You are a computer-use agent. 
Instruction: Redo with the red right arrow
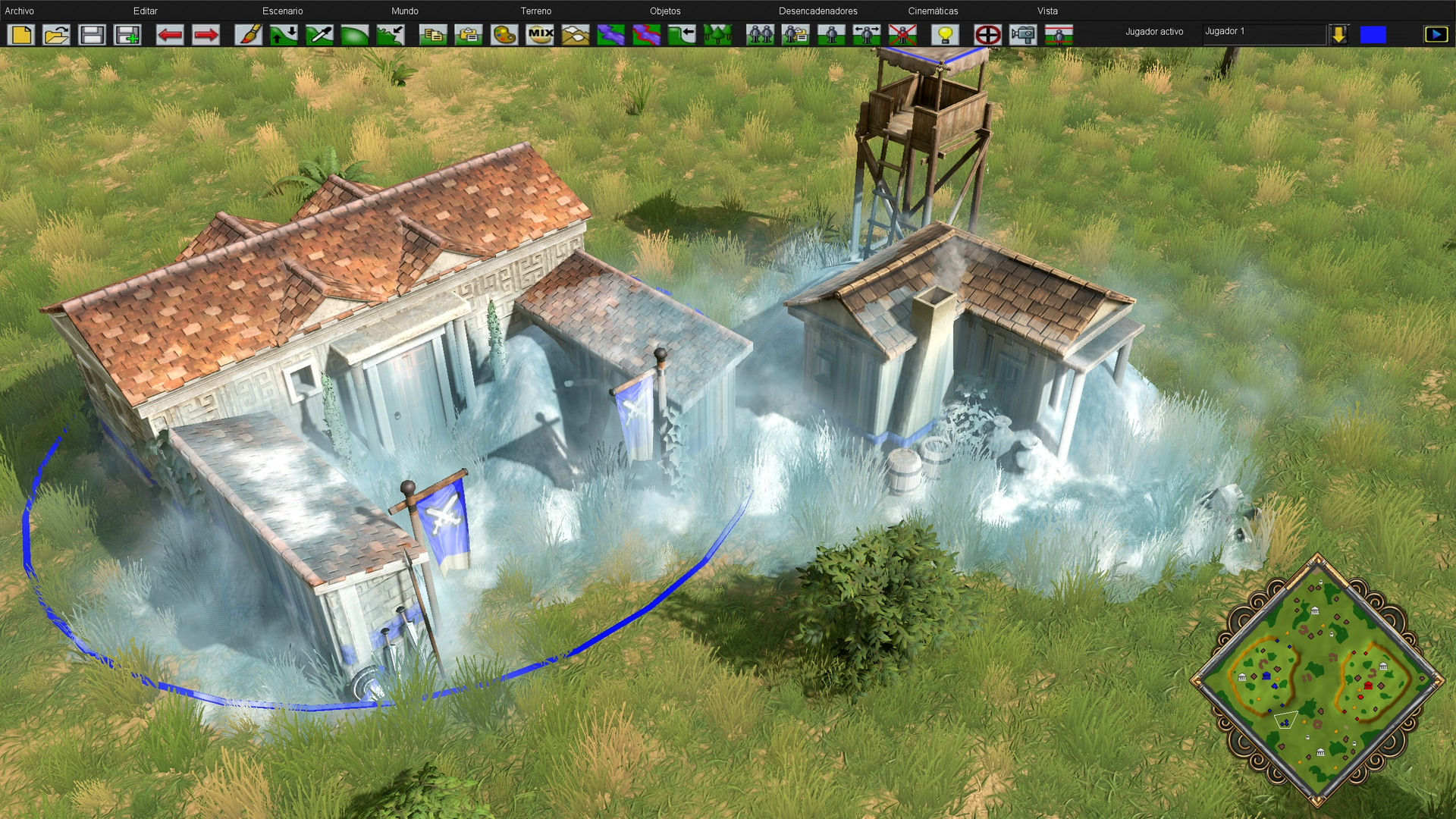(206, 35)
